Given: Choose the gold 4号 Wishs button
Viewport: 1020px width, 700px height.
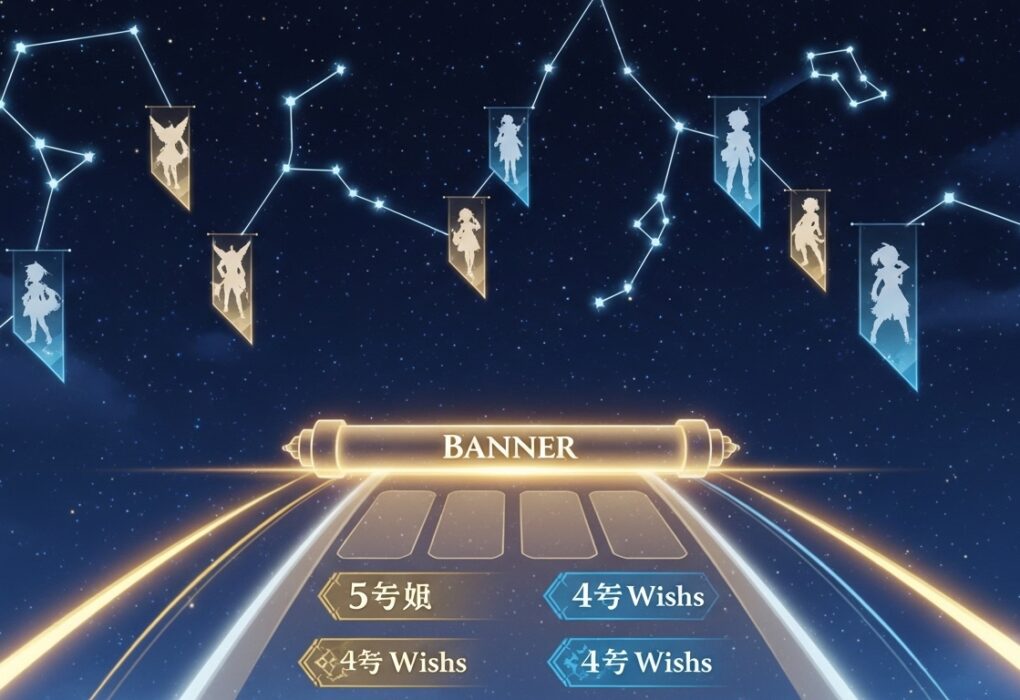Looking at the screenshot, I should tap(390, 661).
